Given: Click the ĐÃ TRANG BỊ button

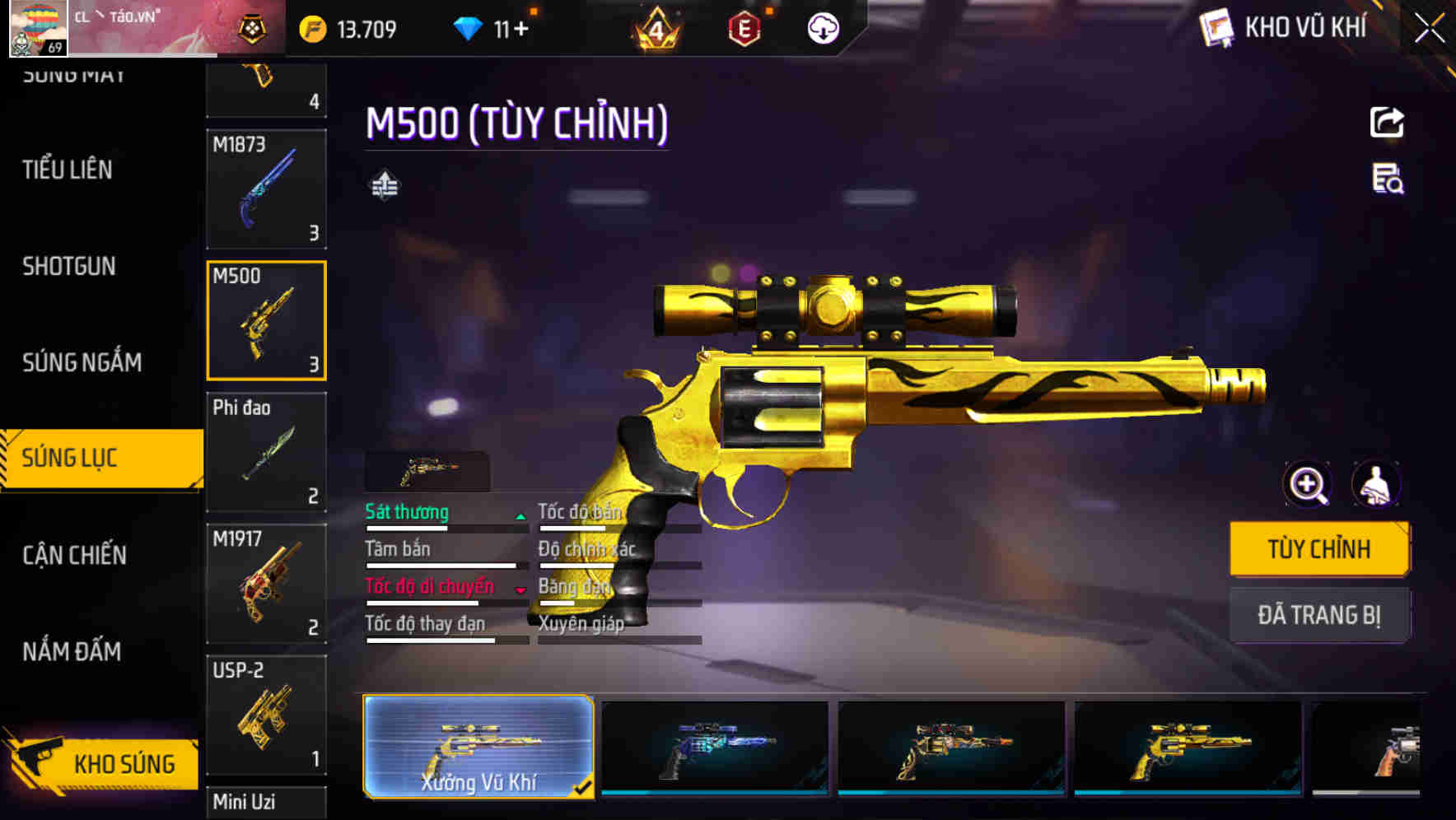Looking at the screenshot, I should [1319, 615].
